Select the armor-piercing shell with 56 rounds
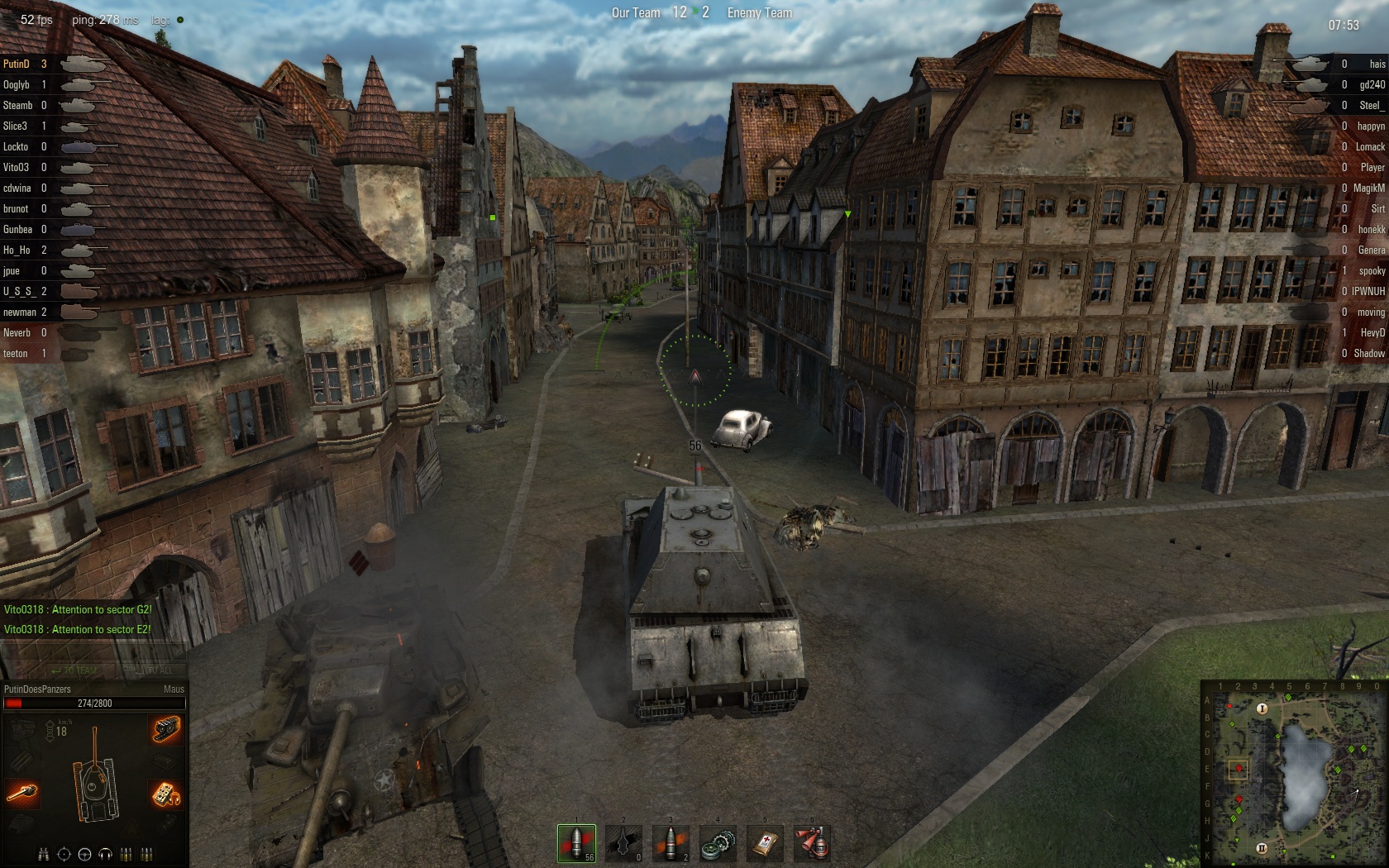 coord(576,842)
